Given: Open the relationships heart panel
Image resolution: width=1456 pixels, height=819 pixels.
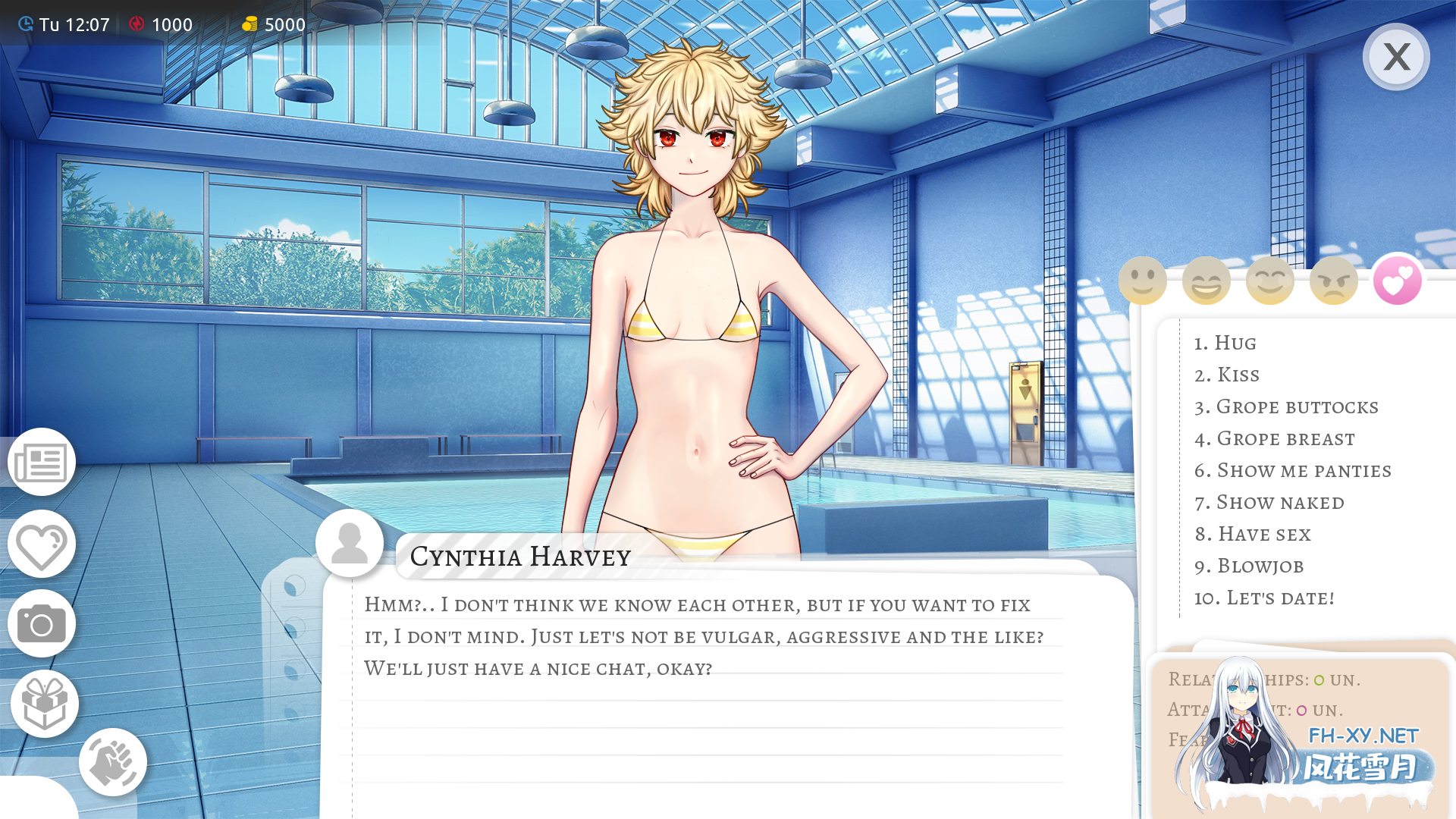Looking at the screenshot, I should (x=41, y=544).
